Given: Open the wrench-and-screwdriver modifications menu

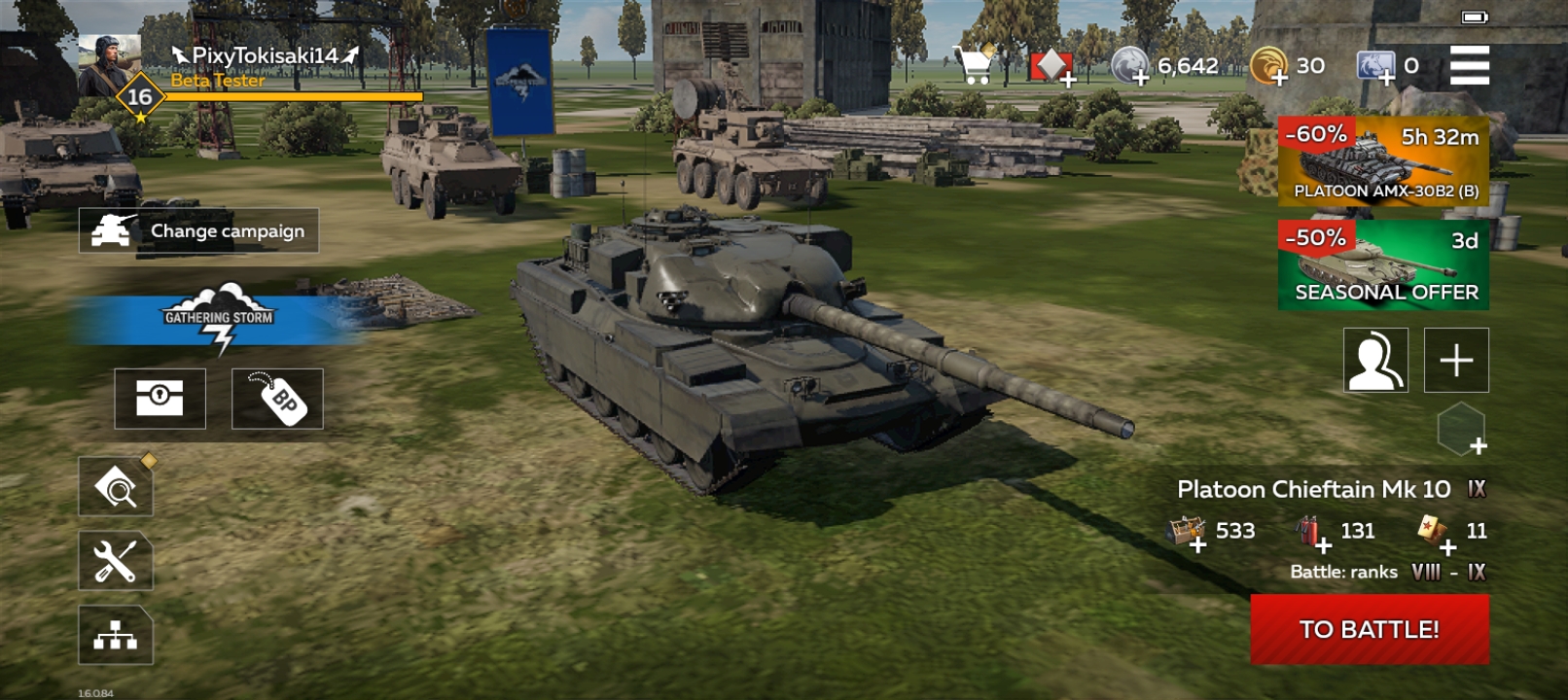Looking at the screenshot, I should pyautogui.click(x=114, y=562).
